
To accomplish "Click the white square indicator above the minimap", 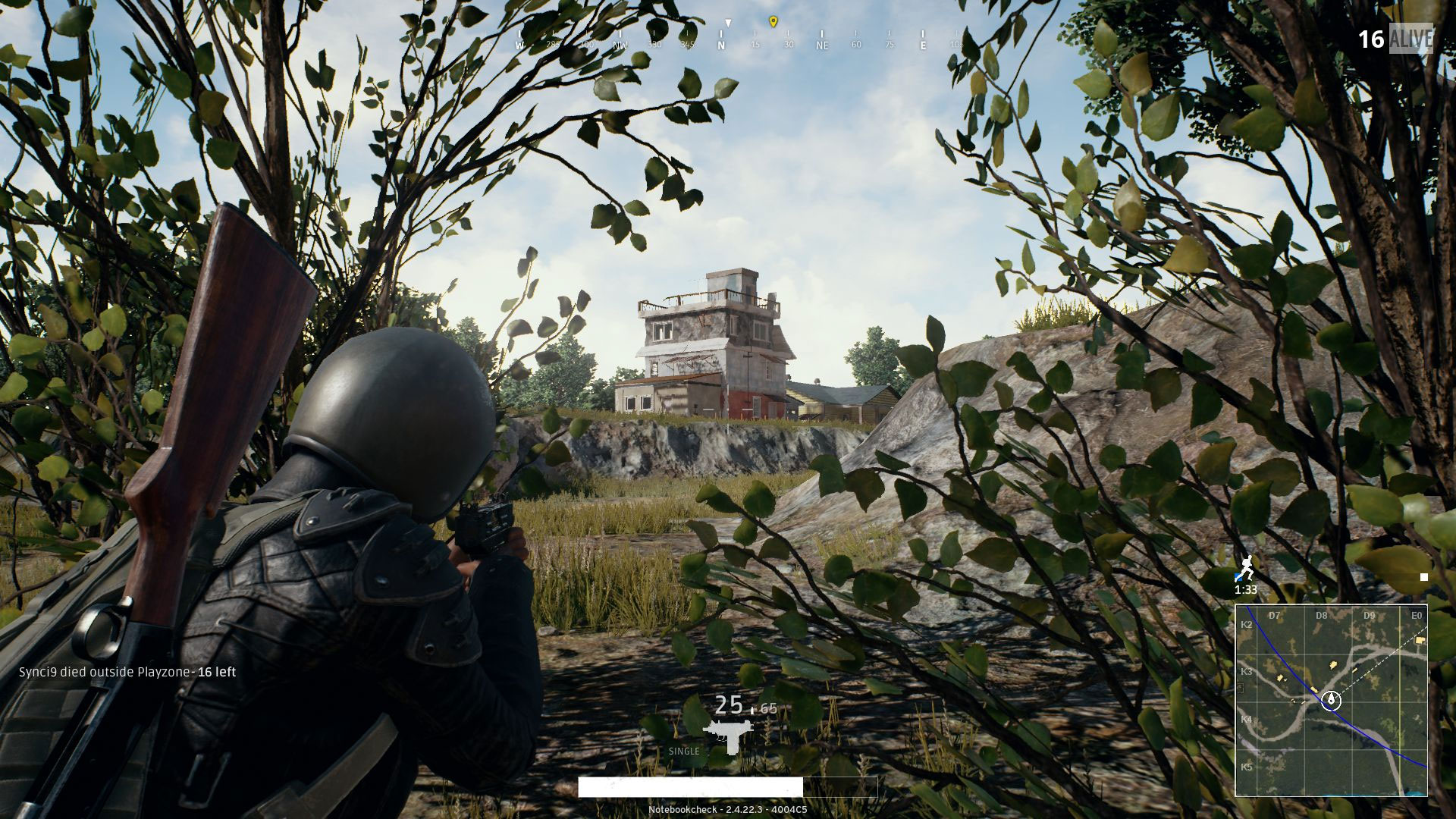I will (x=1424, y=578).
